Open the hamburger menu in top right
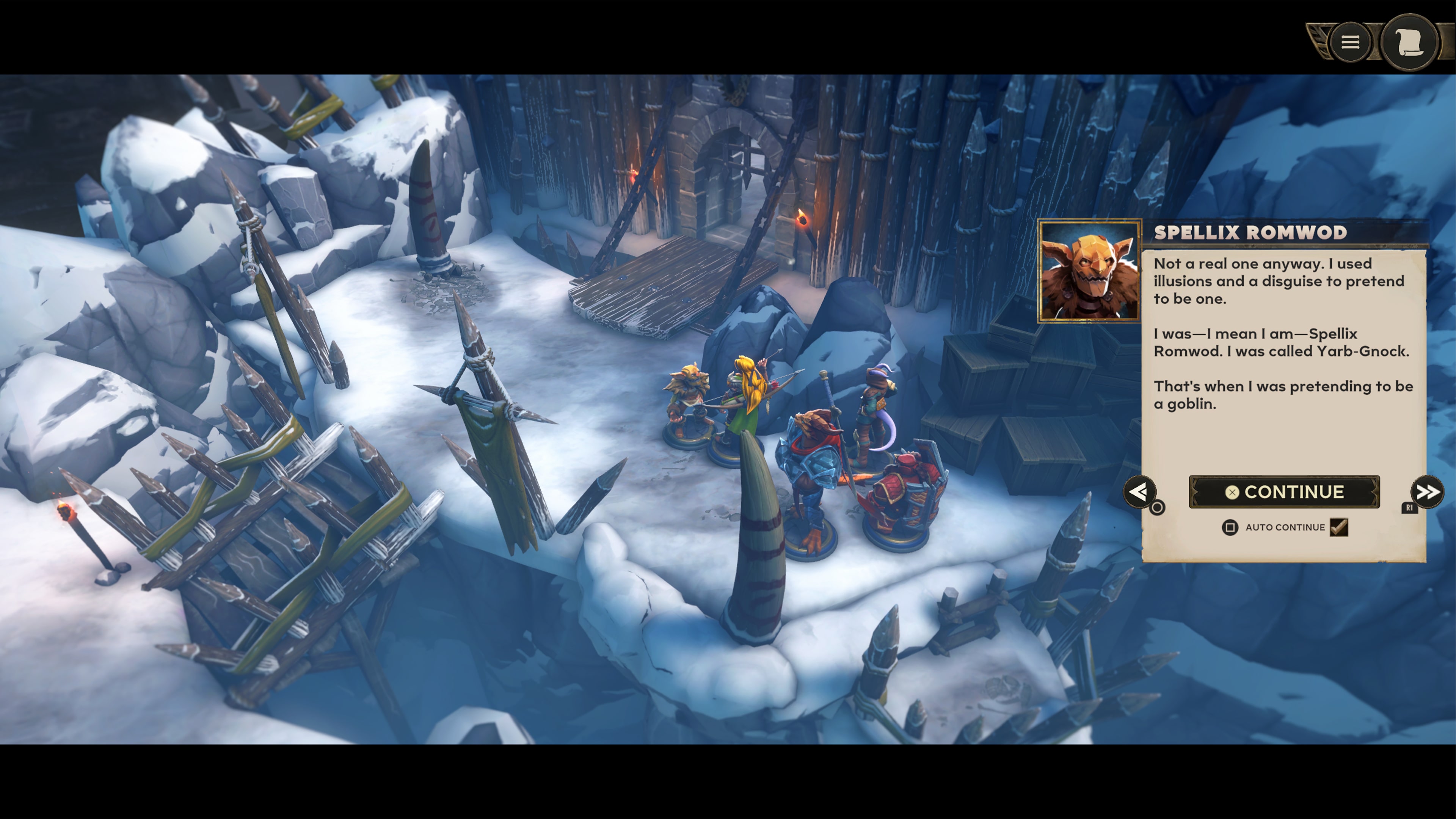The image size is (1456, 819). [x=1350, y=43]
